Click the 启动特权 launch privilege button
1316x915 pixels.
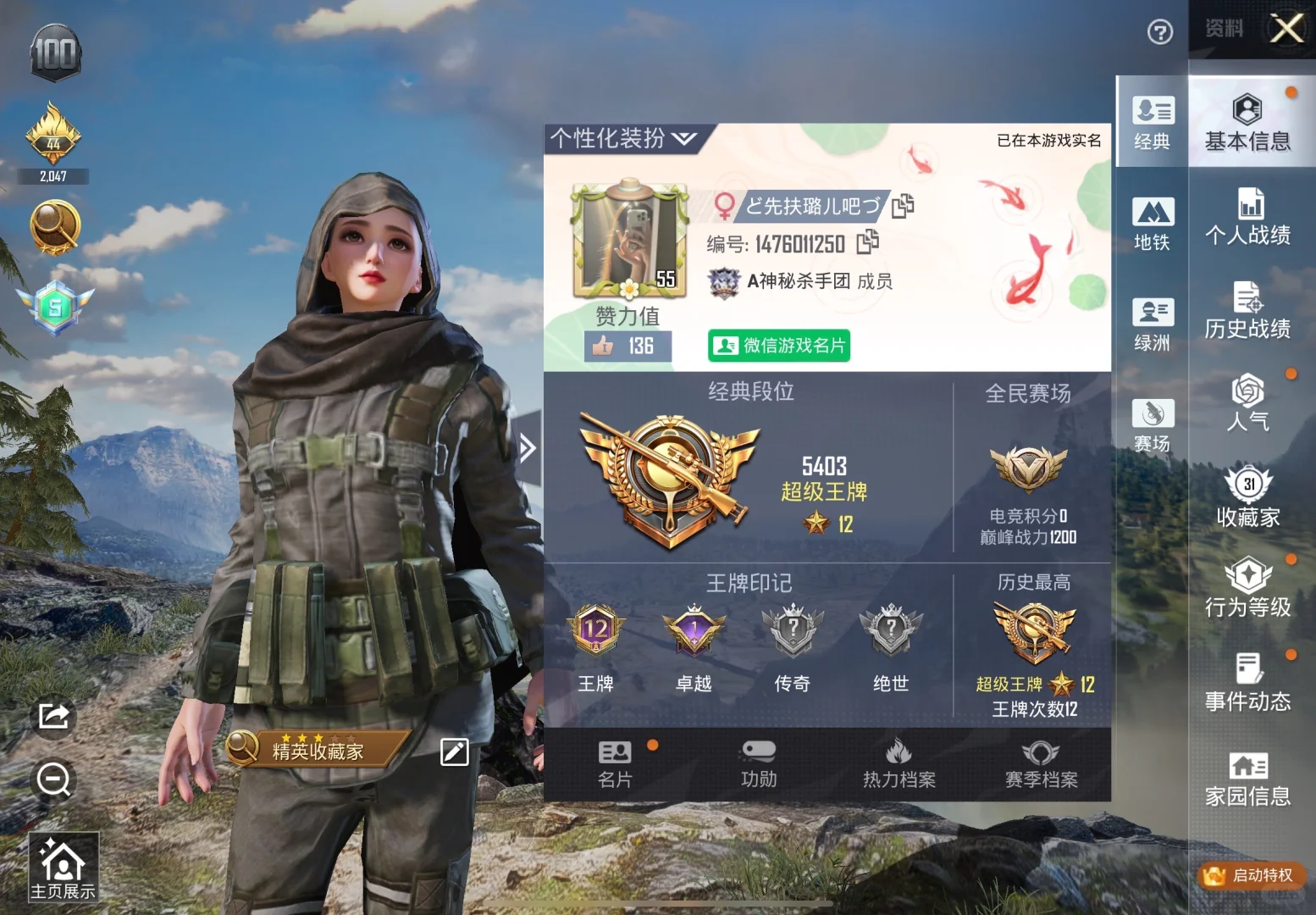(1251, 875)
